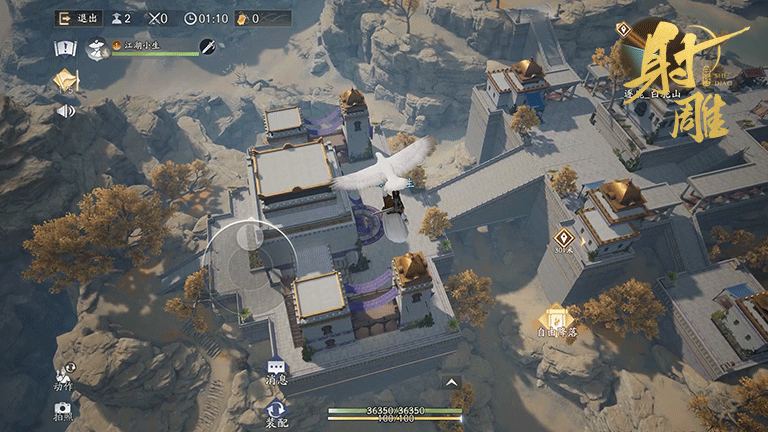Select the 30-meter diamond waypoint marker
This screenshot has width=768, height=432.
pyautogui.click(x=564, y=238)
